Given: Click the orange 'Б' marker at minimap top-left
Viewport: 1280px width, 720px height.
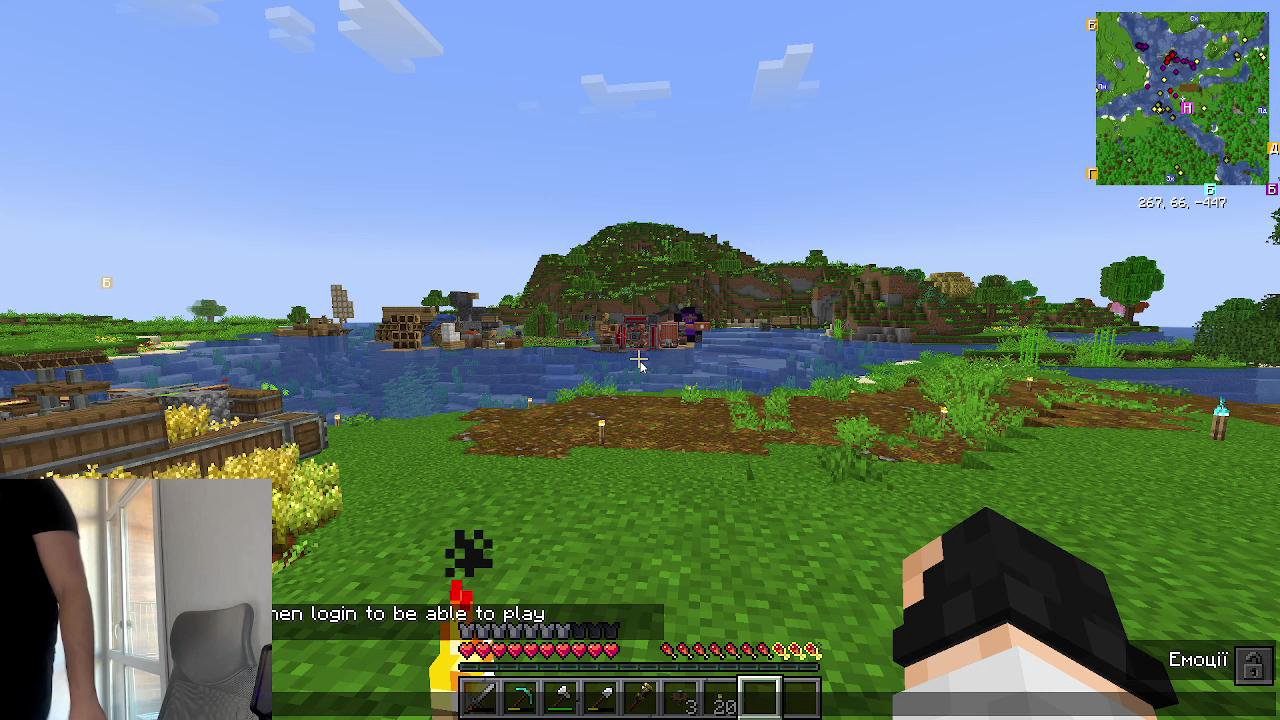Looking at the screenshot, I should [x=1093, y=25].
